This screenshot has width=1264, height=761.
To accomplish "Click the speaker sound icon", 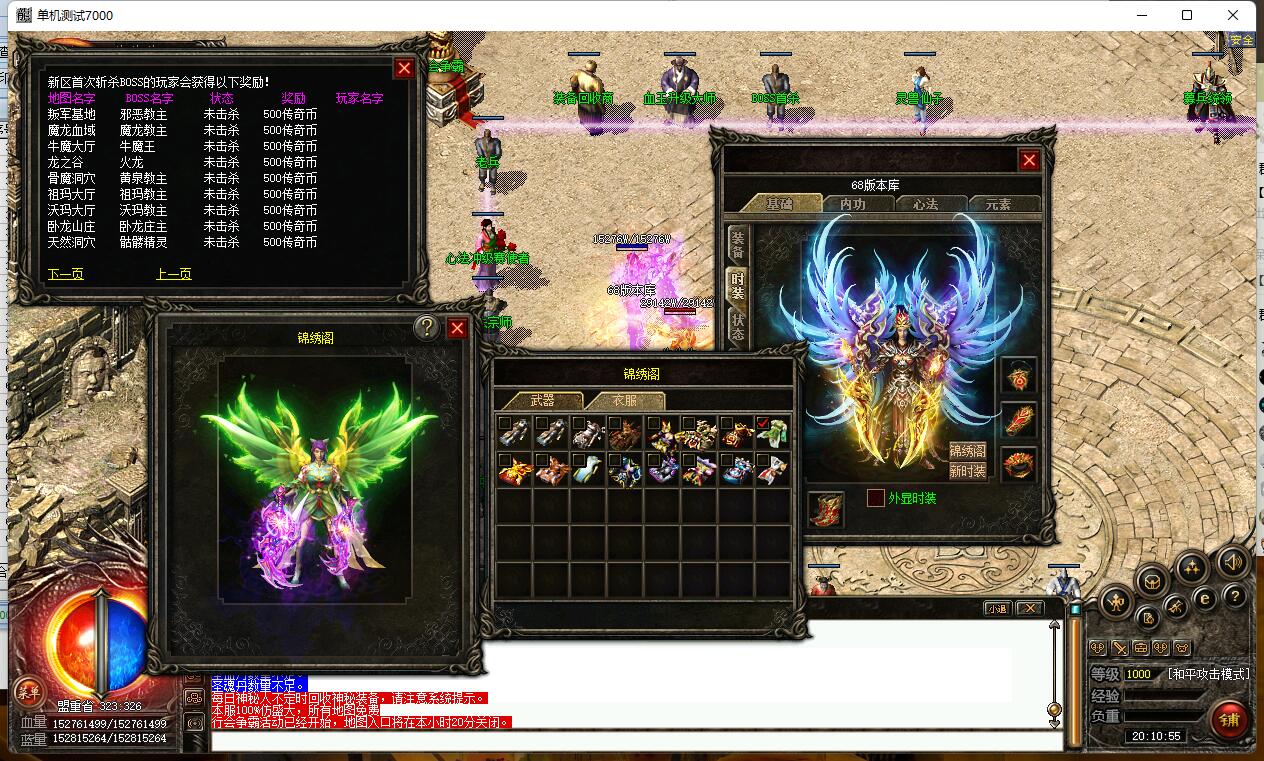I will pyautogui.click(x=1232, y=563).
